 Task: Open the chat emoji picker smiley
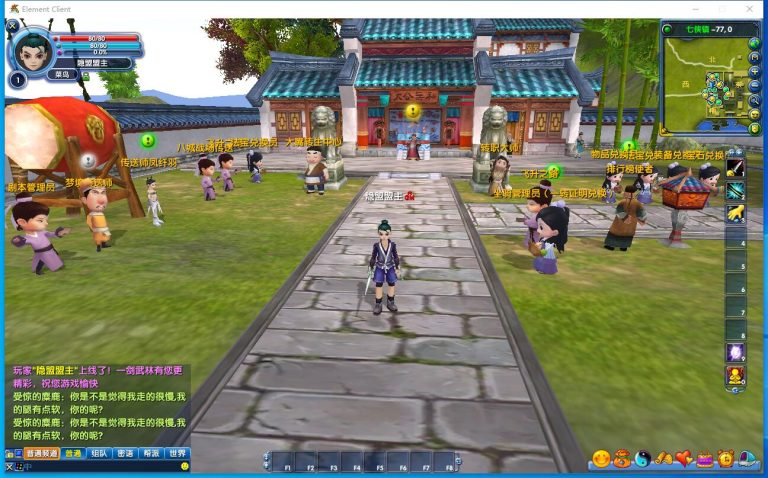pos(184,466)
